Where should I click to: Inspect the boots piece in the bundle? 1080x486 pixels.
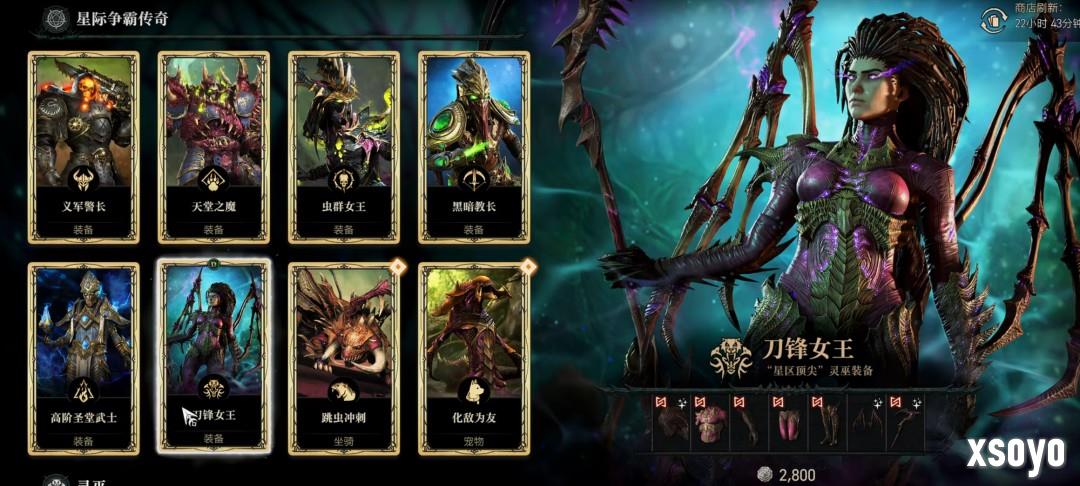pos(827,424)
